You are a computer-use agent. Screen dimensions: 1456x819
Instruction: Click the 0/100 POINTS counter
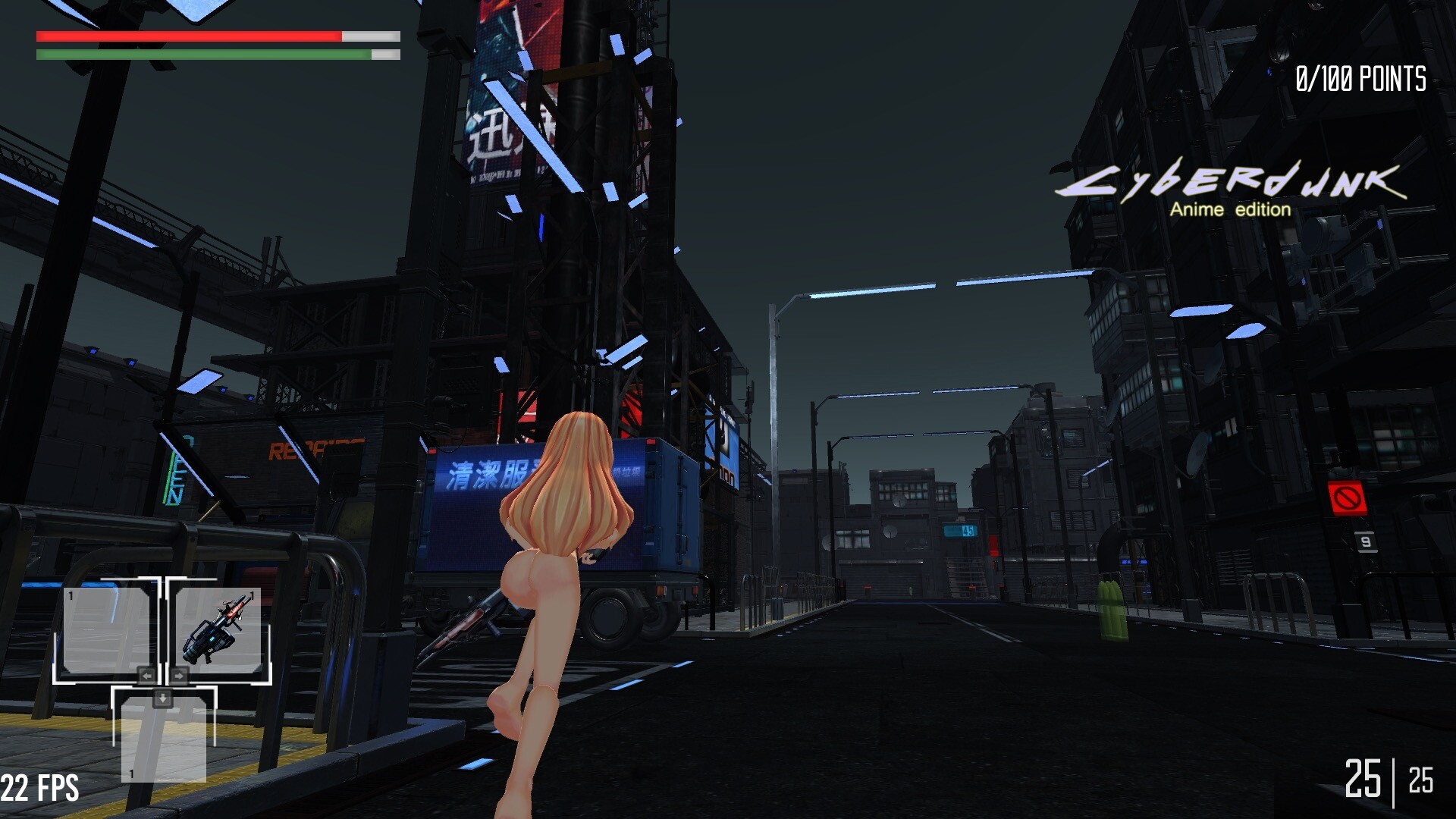click(1361, 76)
